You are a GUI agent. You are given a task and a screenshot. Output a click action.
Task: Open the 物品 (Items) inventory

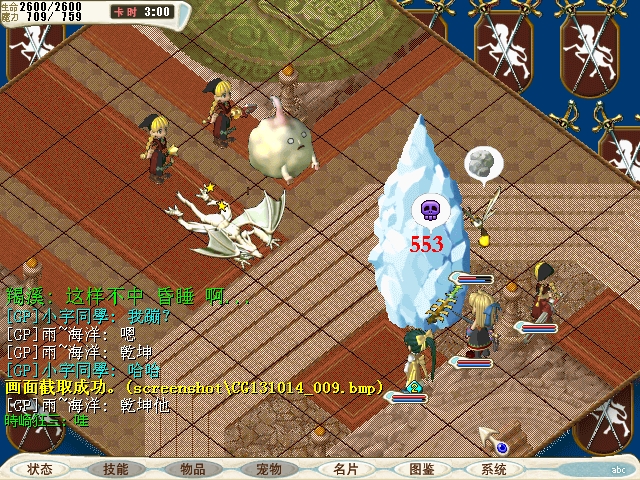[x=193, y=469]
